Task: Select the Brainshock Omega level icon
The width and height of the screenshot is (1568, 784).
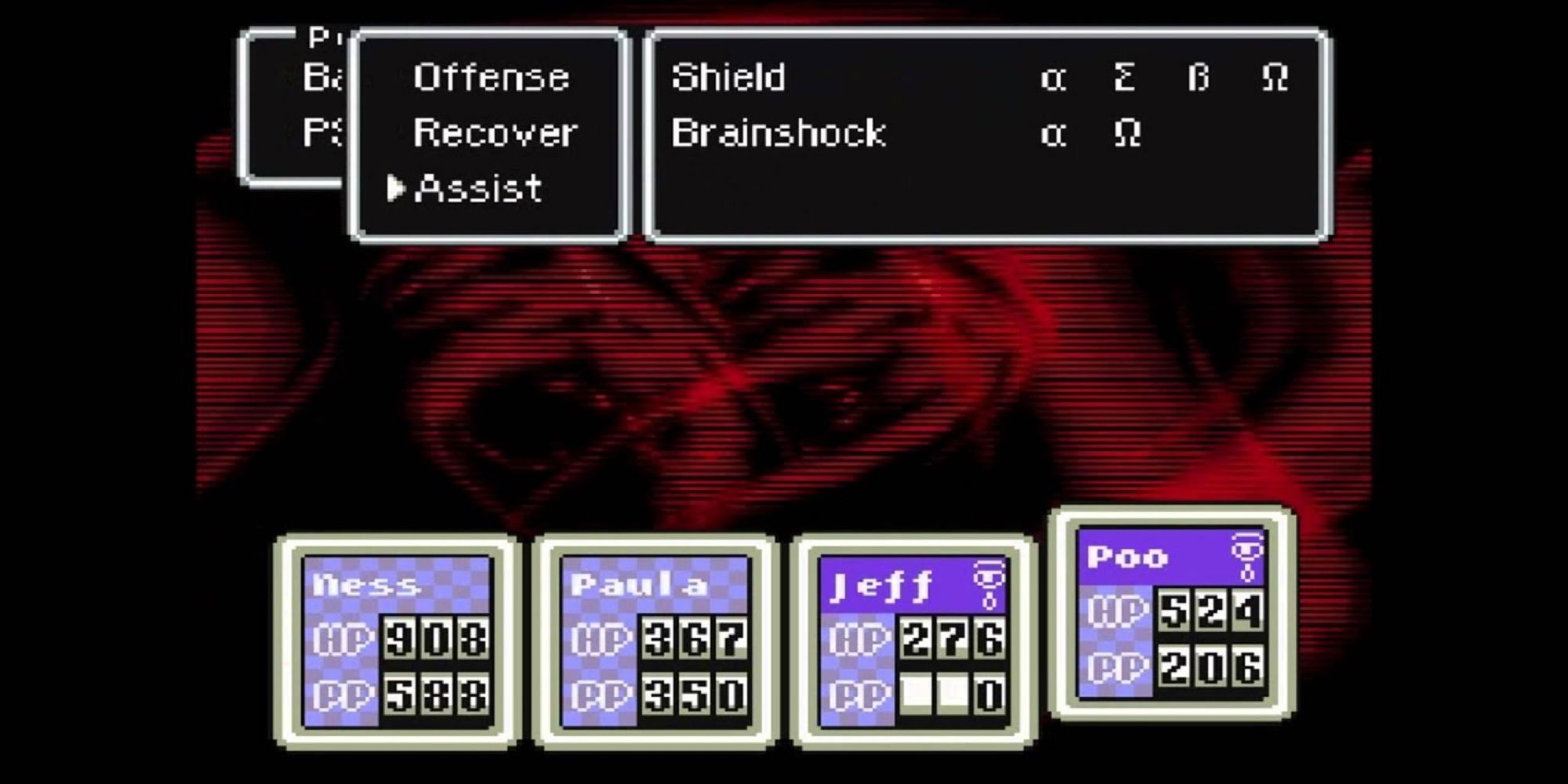Action: [x=1127, y=133]
